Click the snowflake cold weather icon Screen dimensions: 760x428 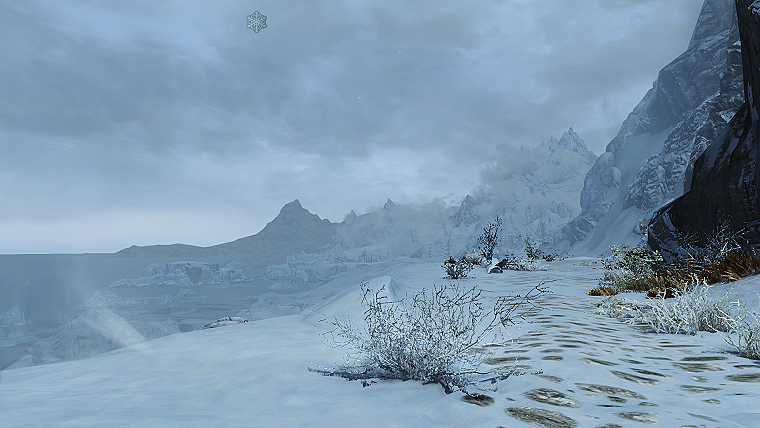[x=257, y=21]
